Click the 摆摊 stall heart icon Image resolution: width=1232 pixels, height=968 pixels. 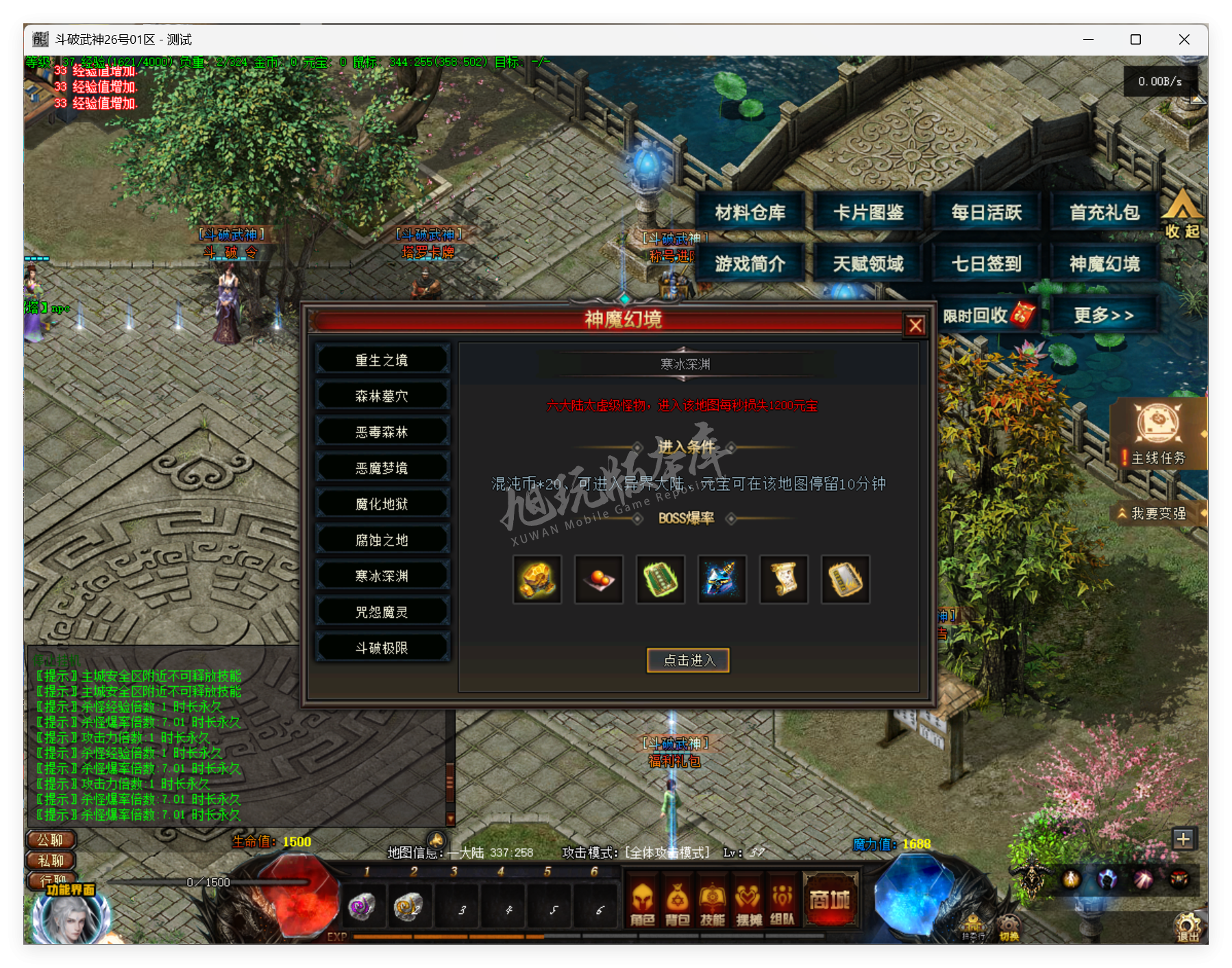[748, 904]
